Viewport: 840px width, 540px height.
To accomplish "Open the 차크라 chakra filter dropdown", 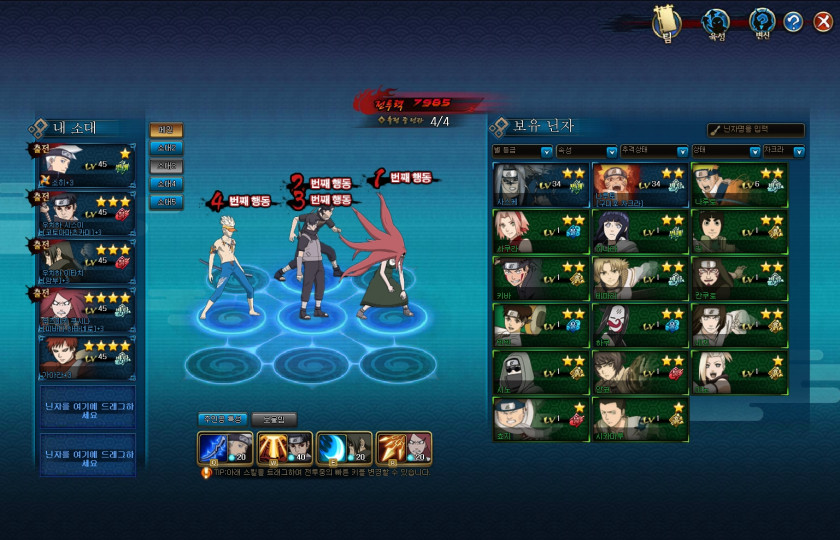I will (x=798, y=152).
